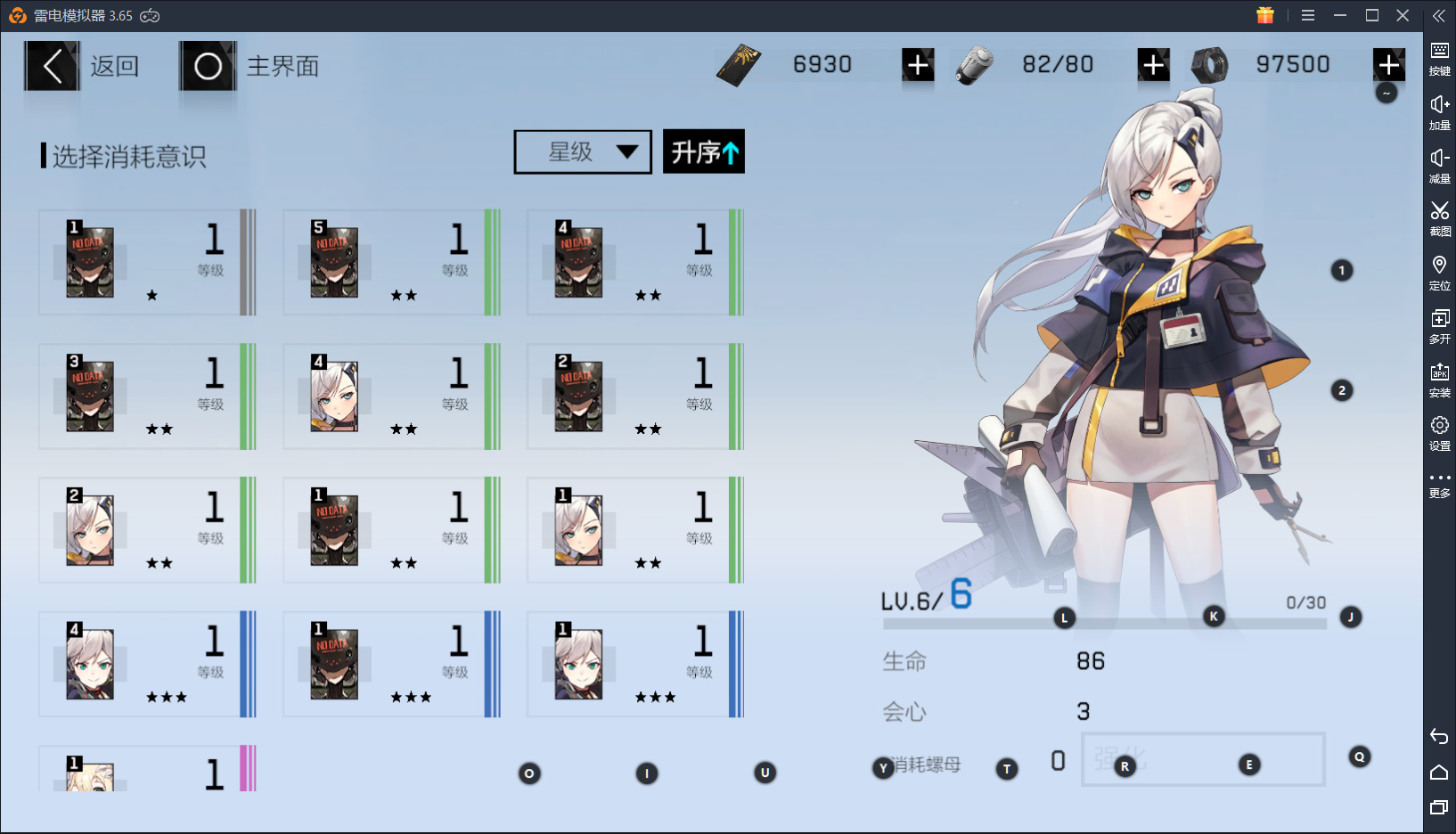Close the emulator window
The image size is (1456, 834).
(1403, 15)
